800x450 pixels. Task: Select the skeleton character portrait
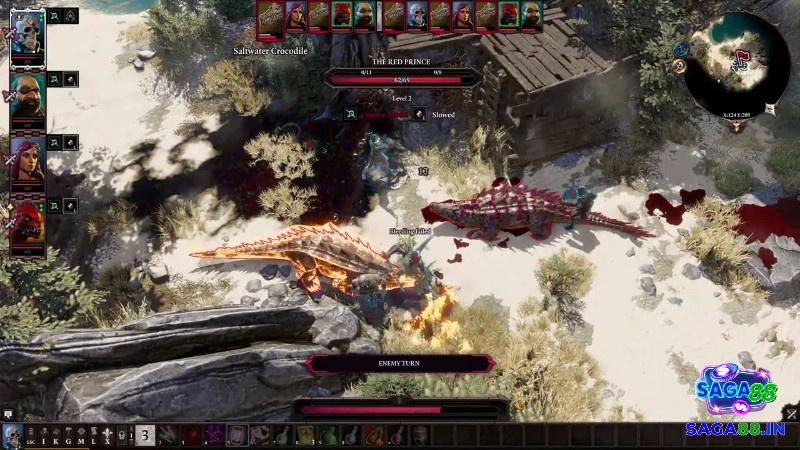[27, 40]
